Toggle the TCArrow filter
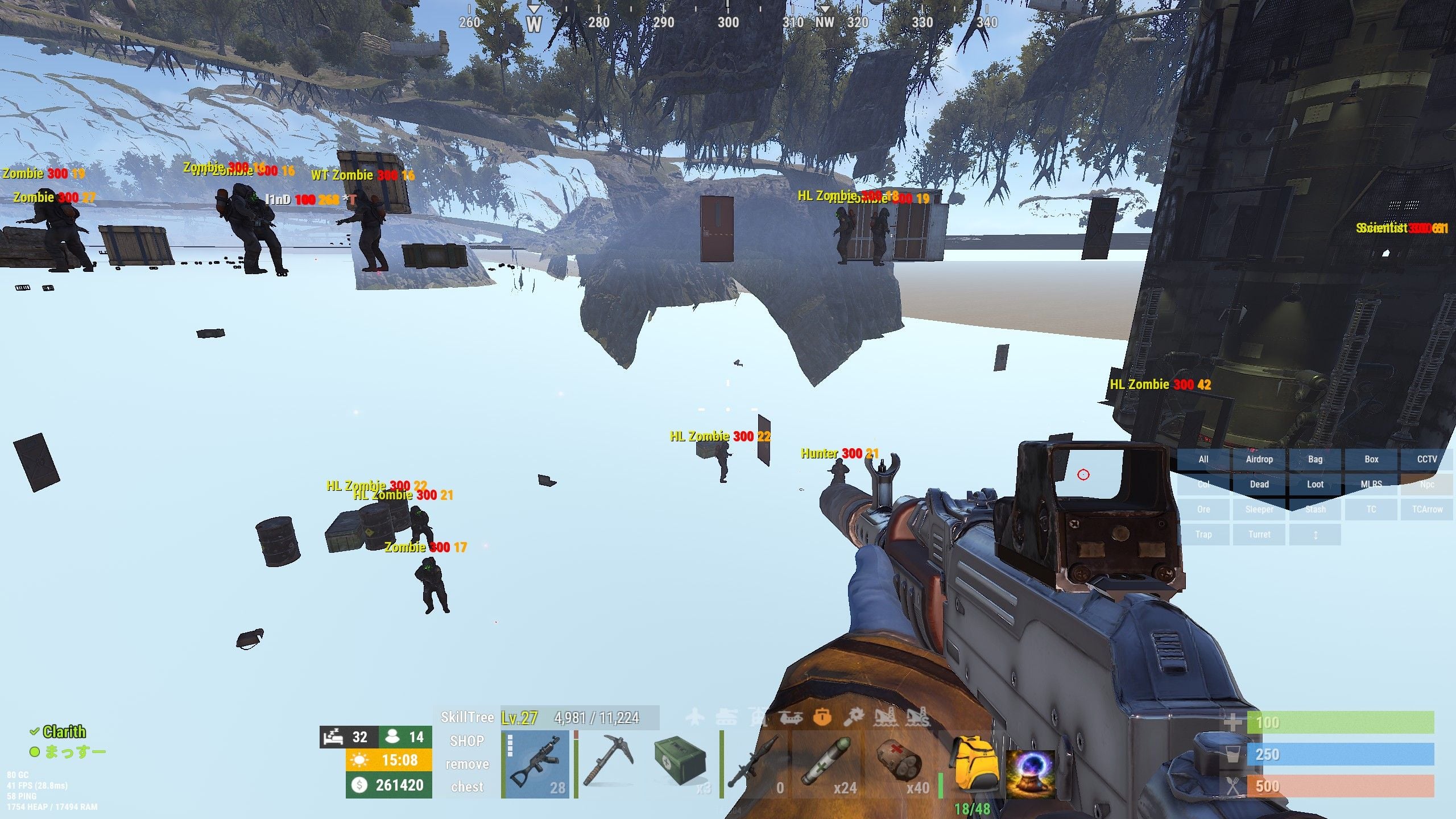This screenshot has width=1456, height=819. coord(1427,510)
